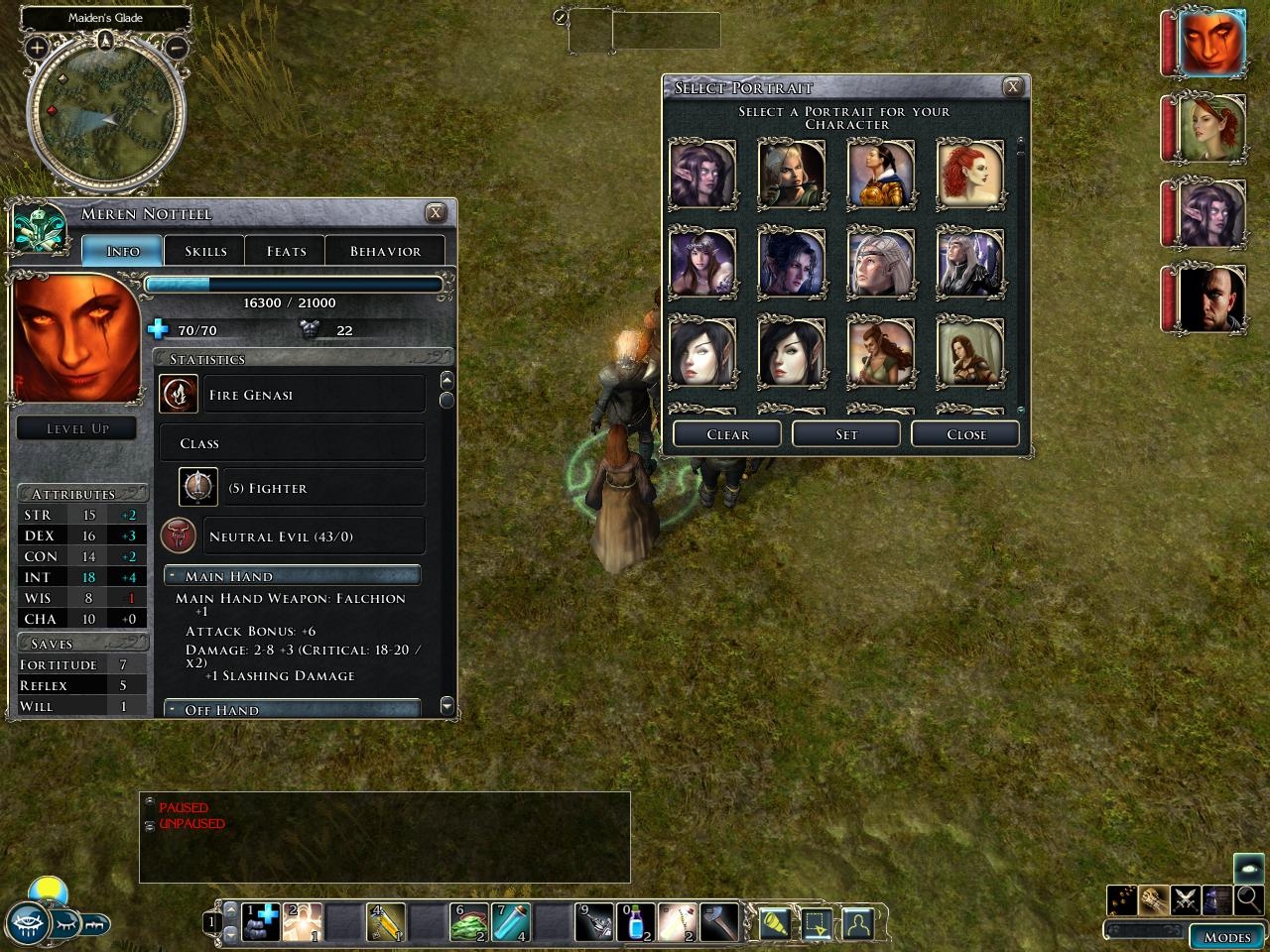Select the bald man party portrait
The height and width of the screenshot is (952, 1270).
[1211, 298]
